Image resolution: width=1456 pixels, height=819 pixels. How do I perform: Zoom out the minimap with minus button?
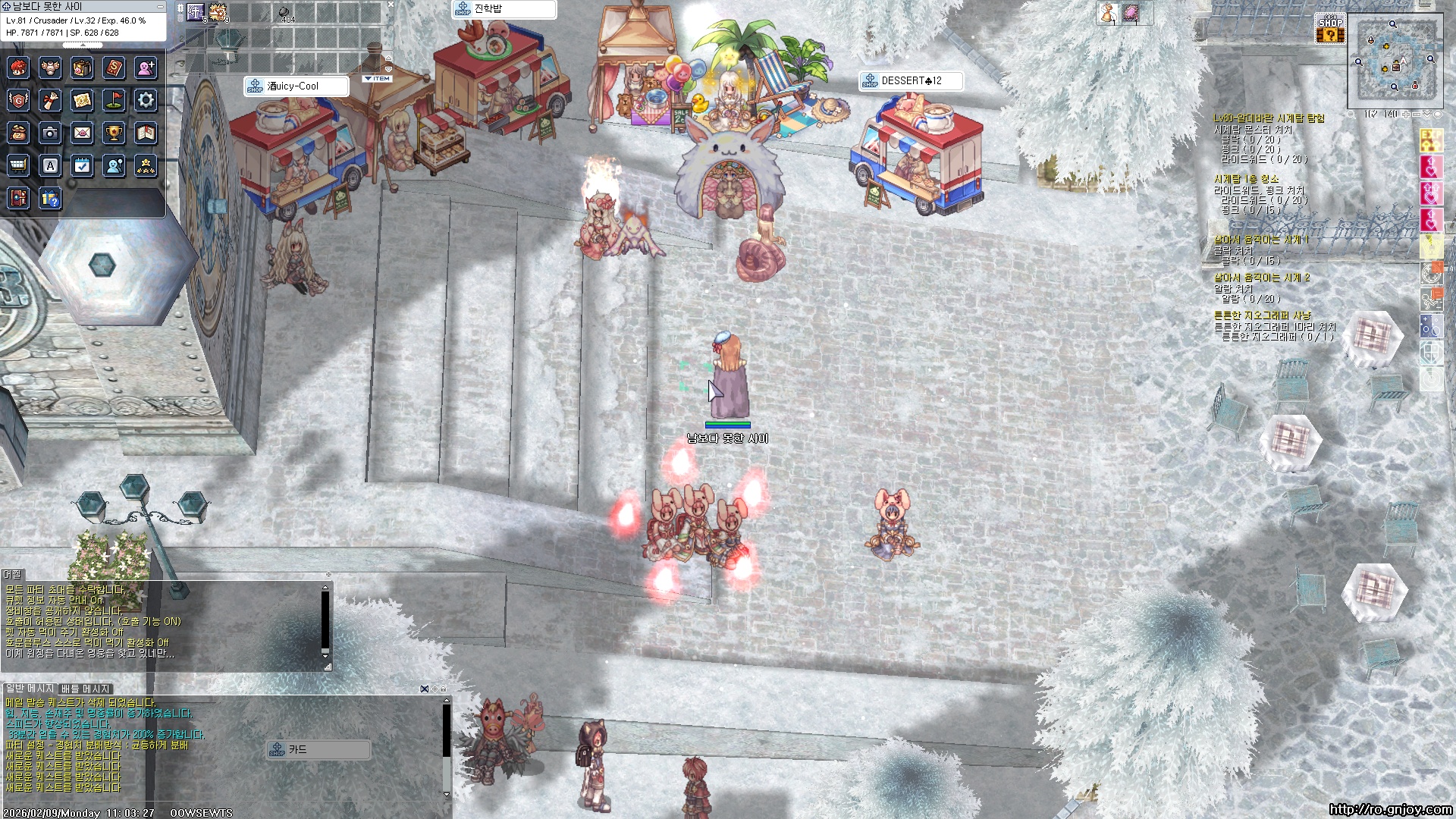1416,115
